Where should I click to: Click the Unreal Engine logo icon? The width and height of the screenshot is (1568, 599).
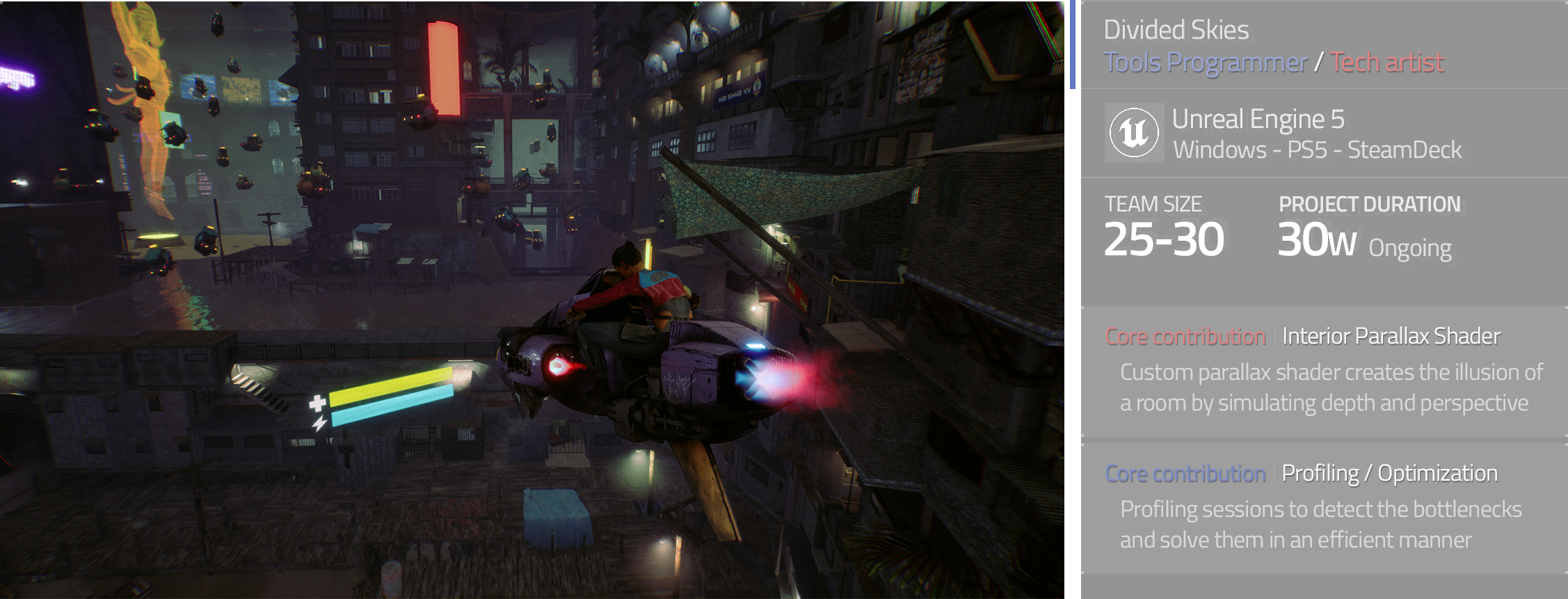pyautogui.click(x=1134, y=133)
